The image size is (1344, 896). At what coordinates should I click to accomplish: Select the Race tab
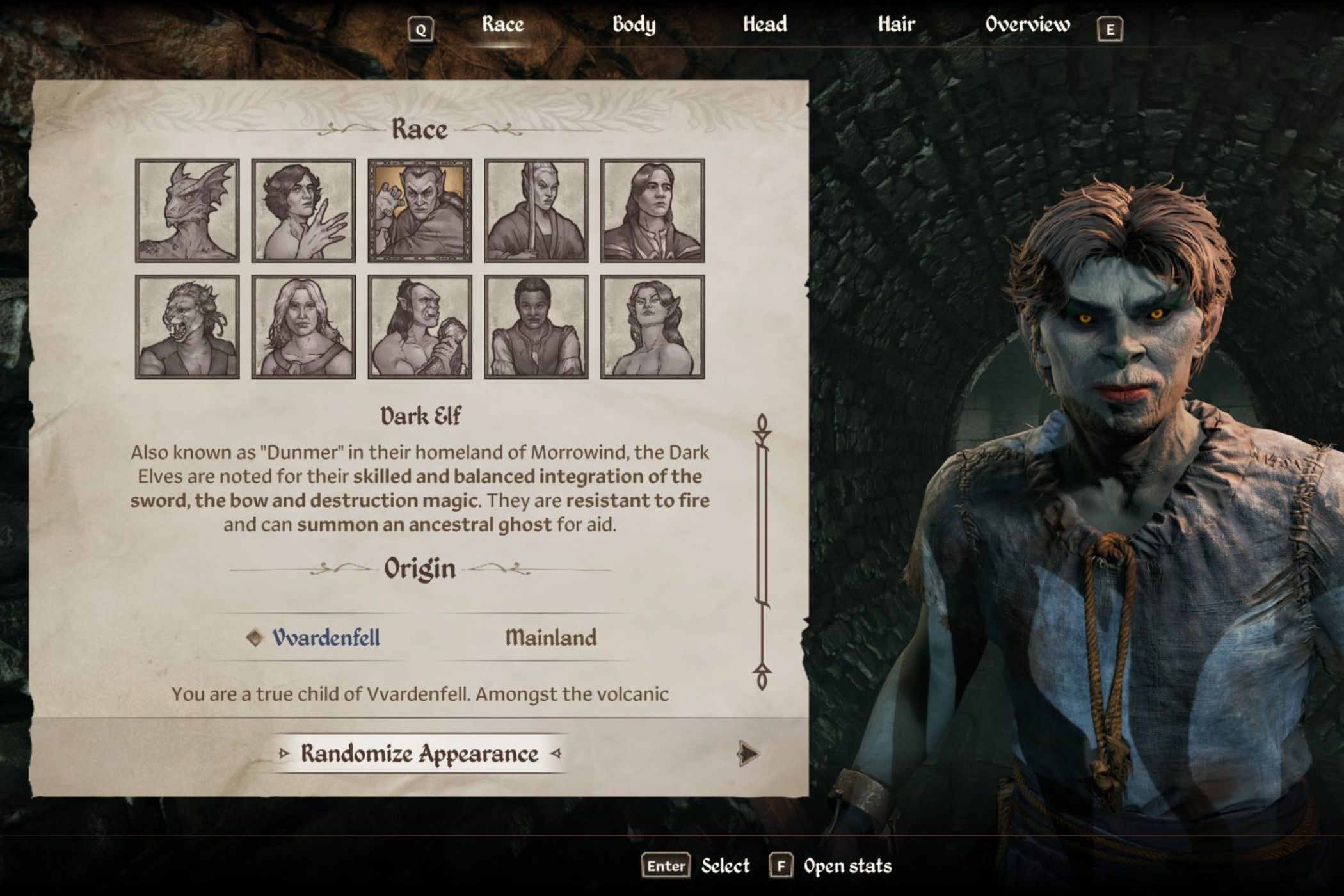pos(503,24)
